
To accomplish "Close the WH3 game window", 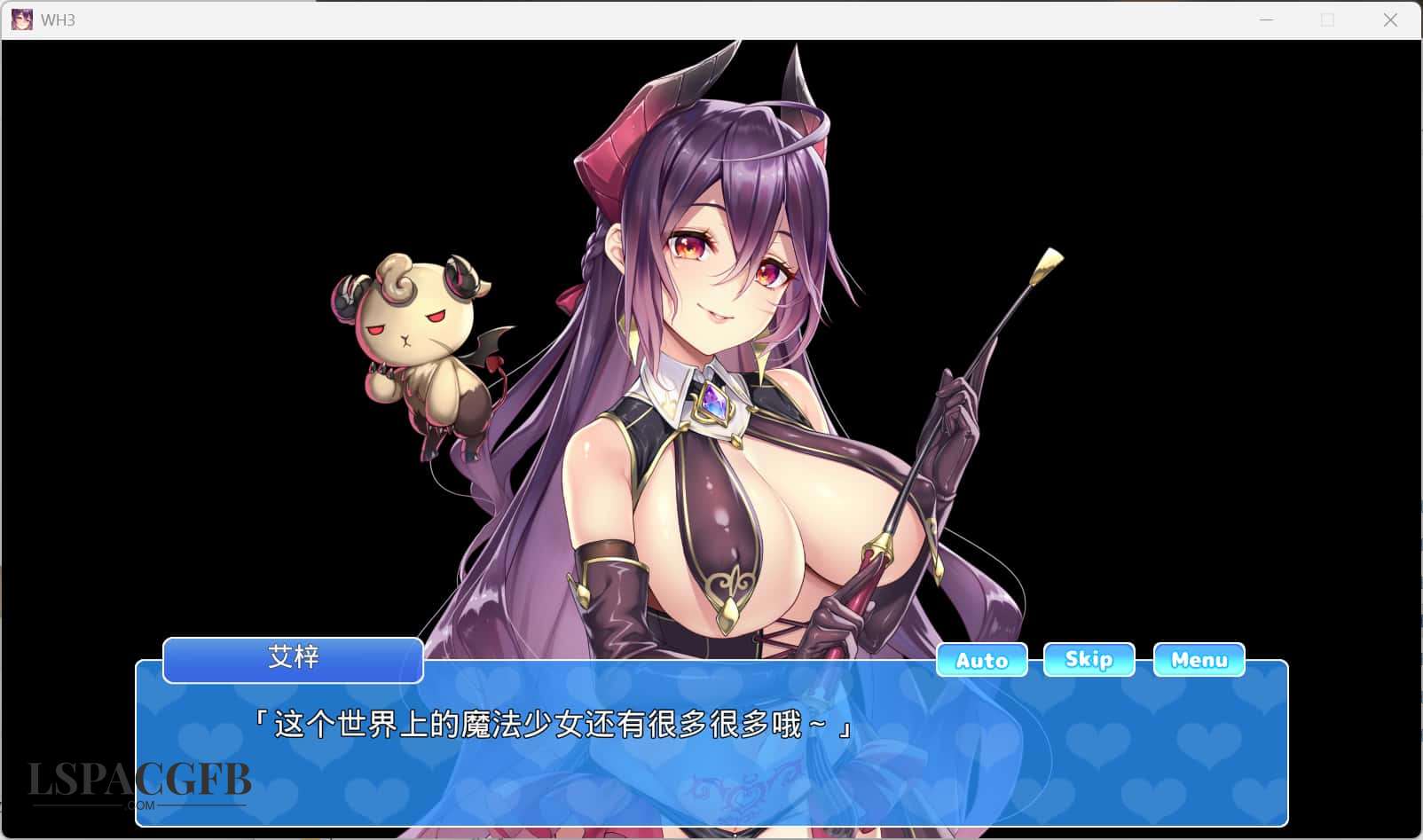I will [x=1389, y=20].
